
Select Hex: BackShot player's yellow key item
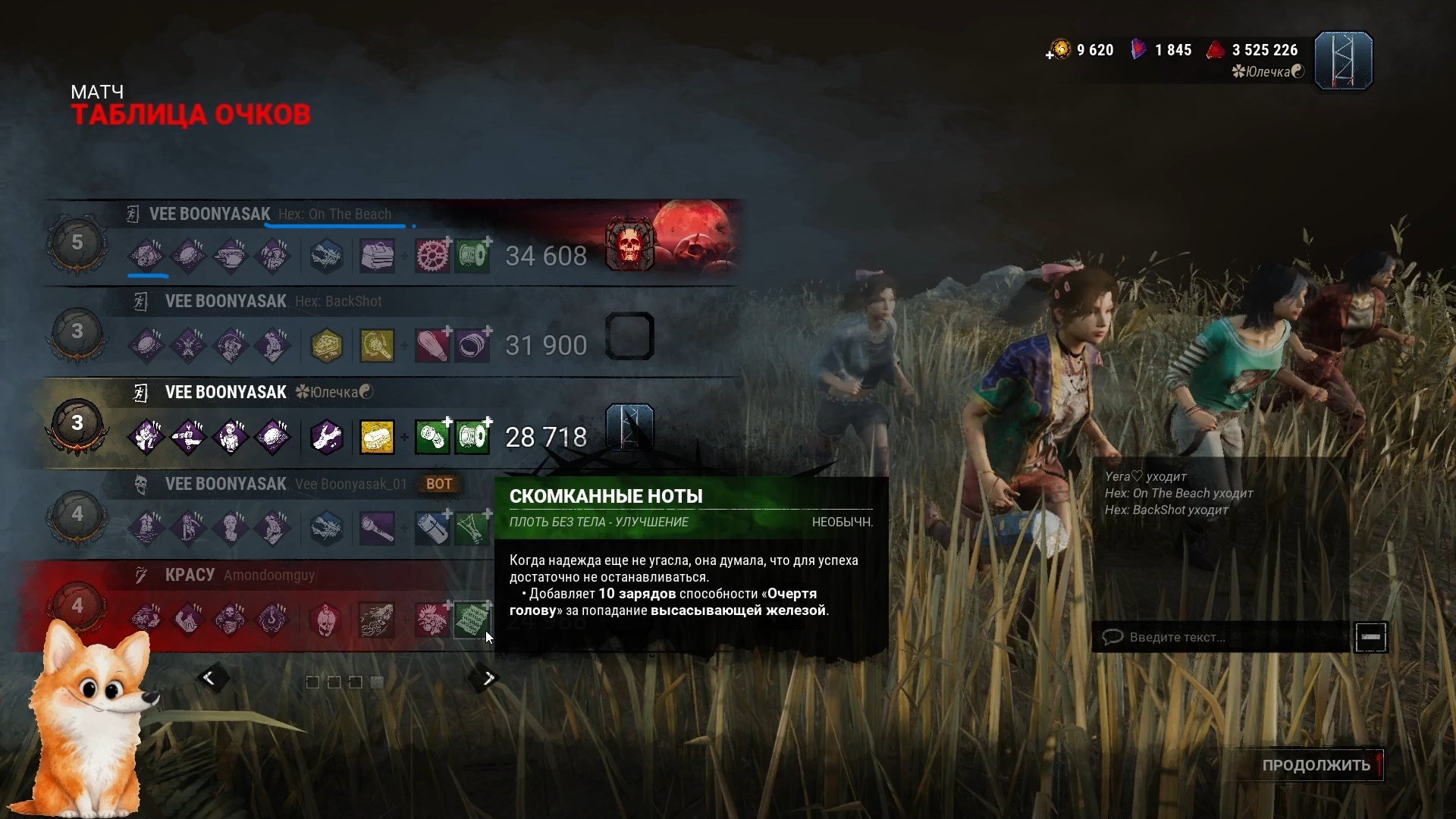click(377, 346)
